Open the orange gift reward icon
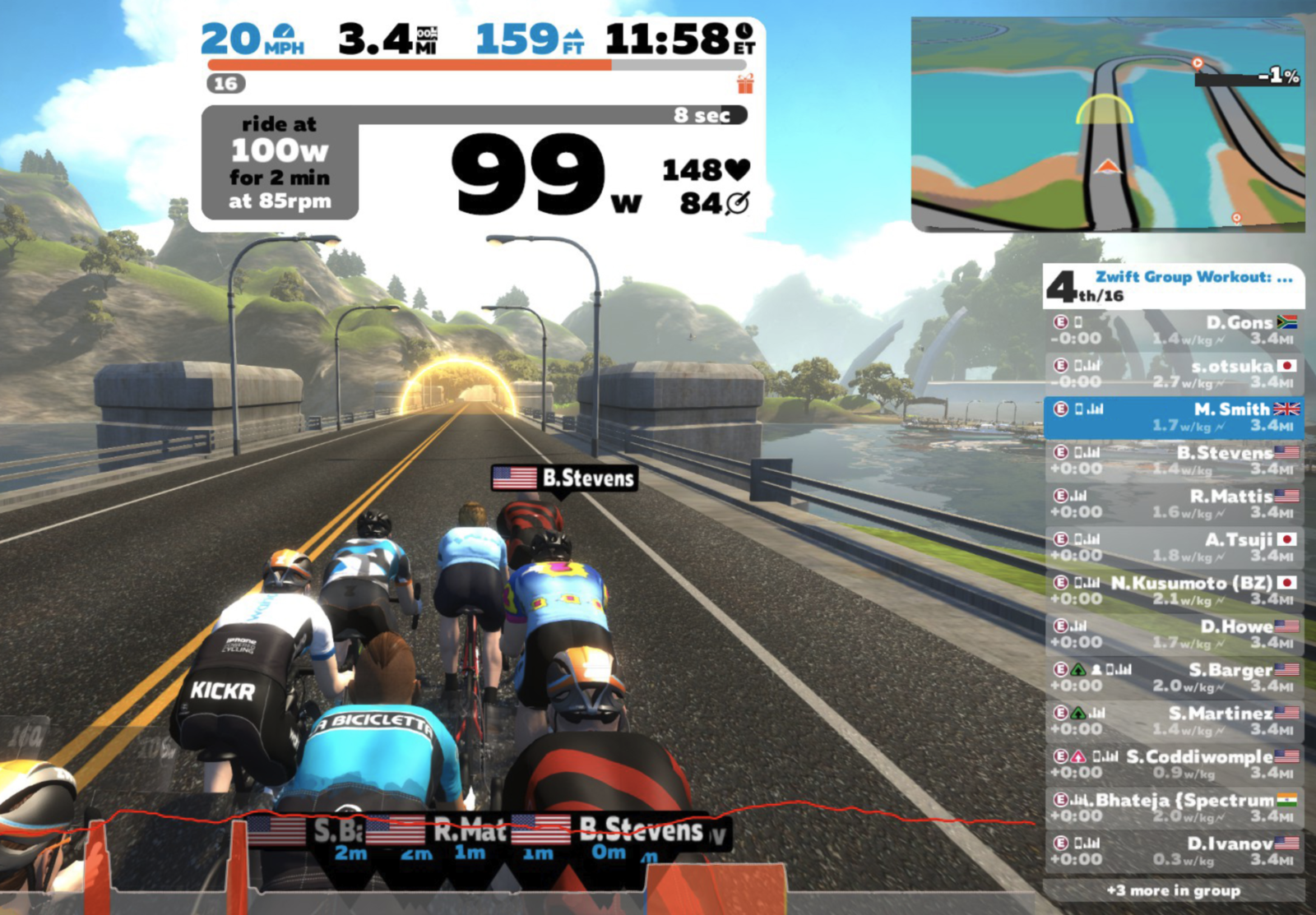This screenshot has height=915, width=1316. [x=747, y=84]
